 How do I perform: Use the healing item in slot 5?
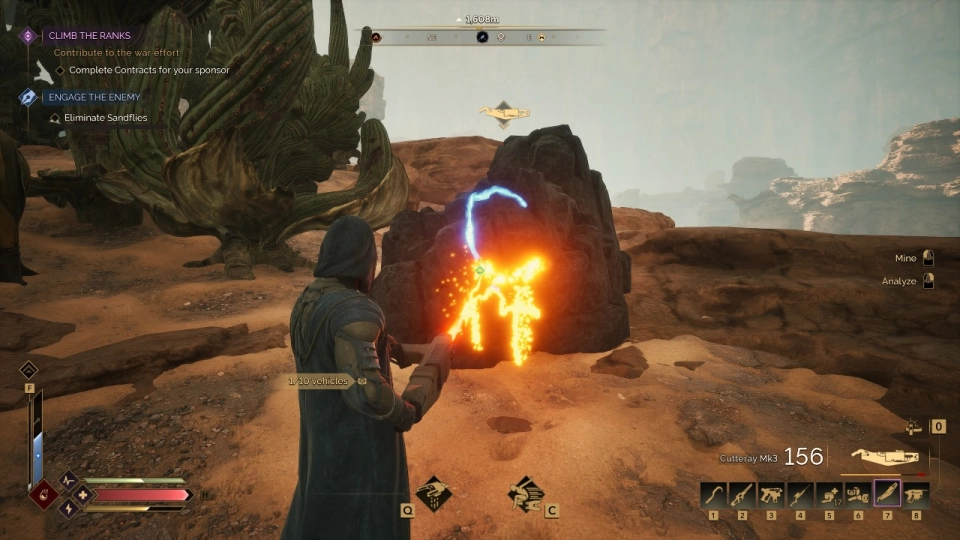coord(829,493)
